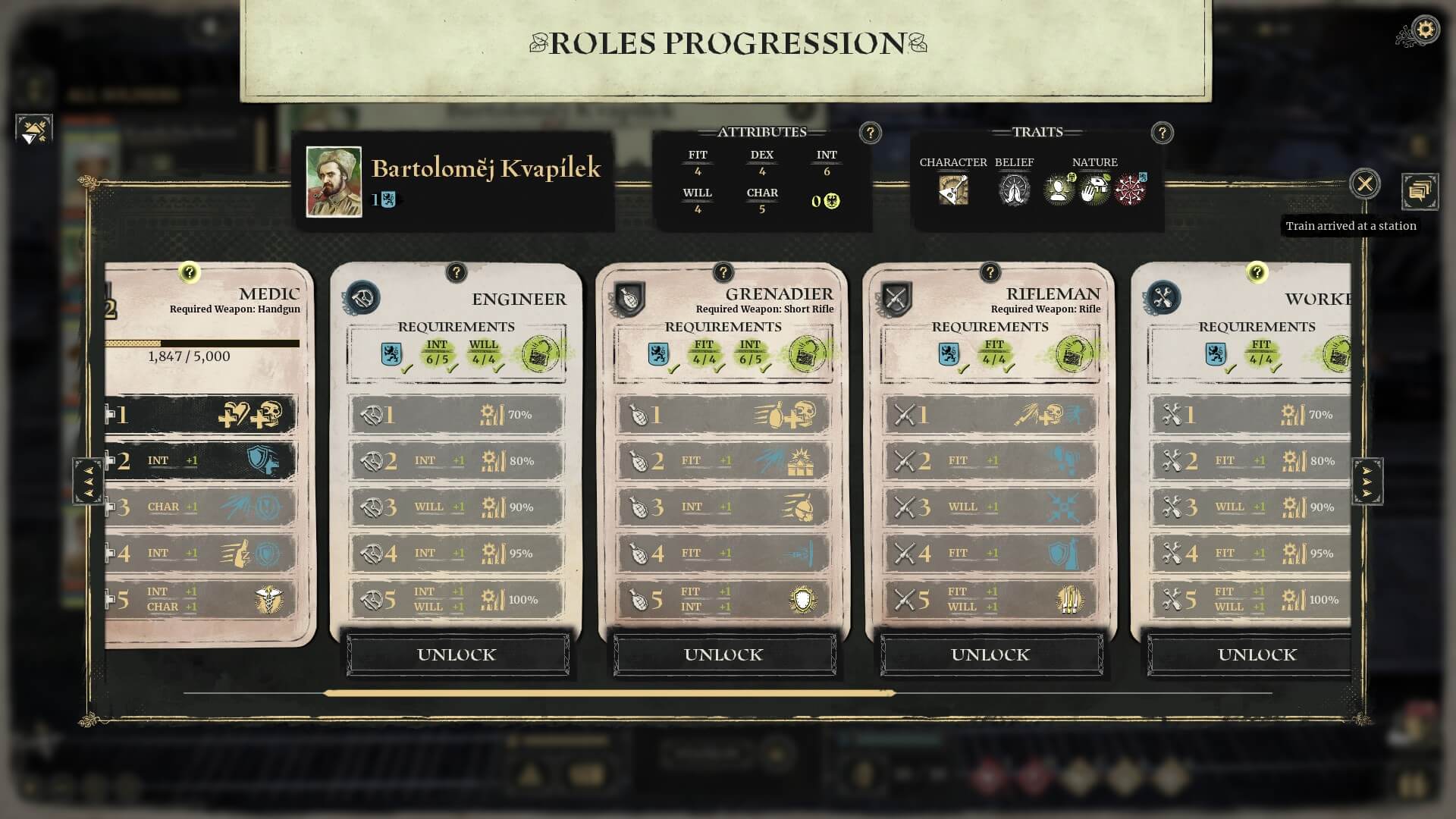The height and width of the screenshot is (819, 1456).
Task: Unlock the Rifleman role
Action: 990,654
